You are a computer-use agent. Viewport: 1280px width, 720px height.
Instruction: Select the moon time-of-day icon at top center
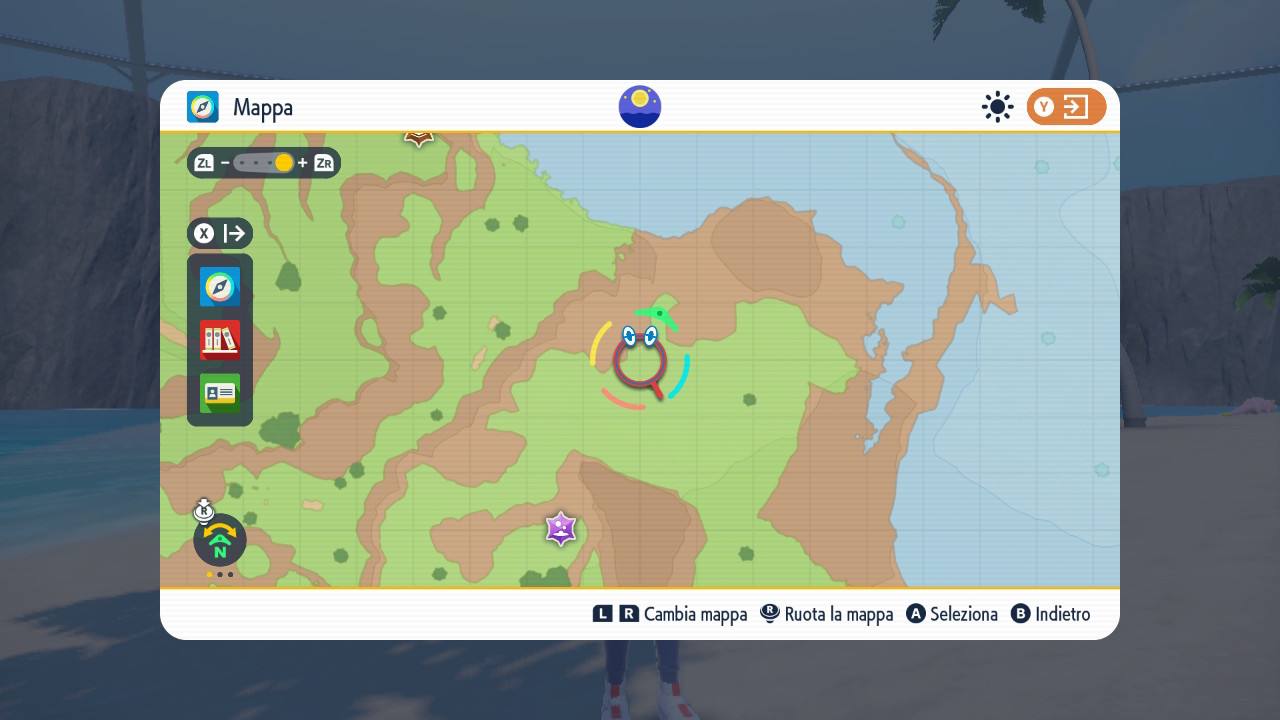(639, 106)
